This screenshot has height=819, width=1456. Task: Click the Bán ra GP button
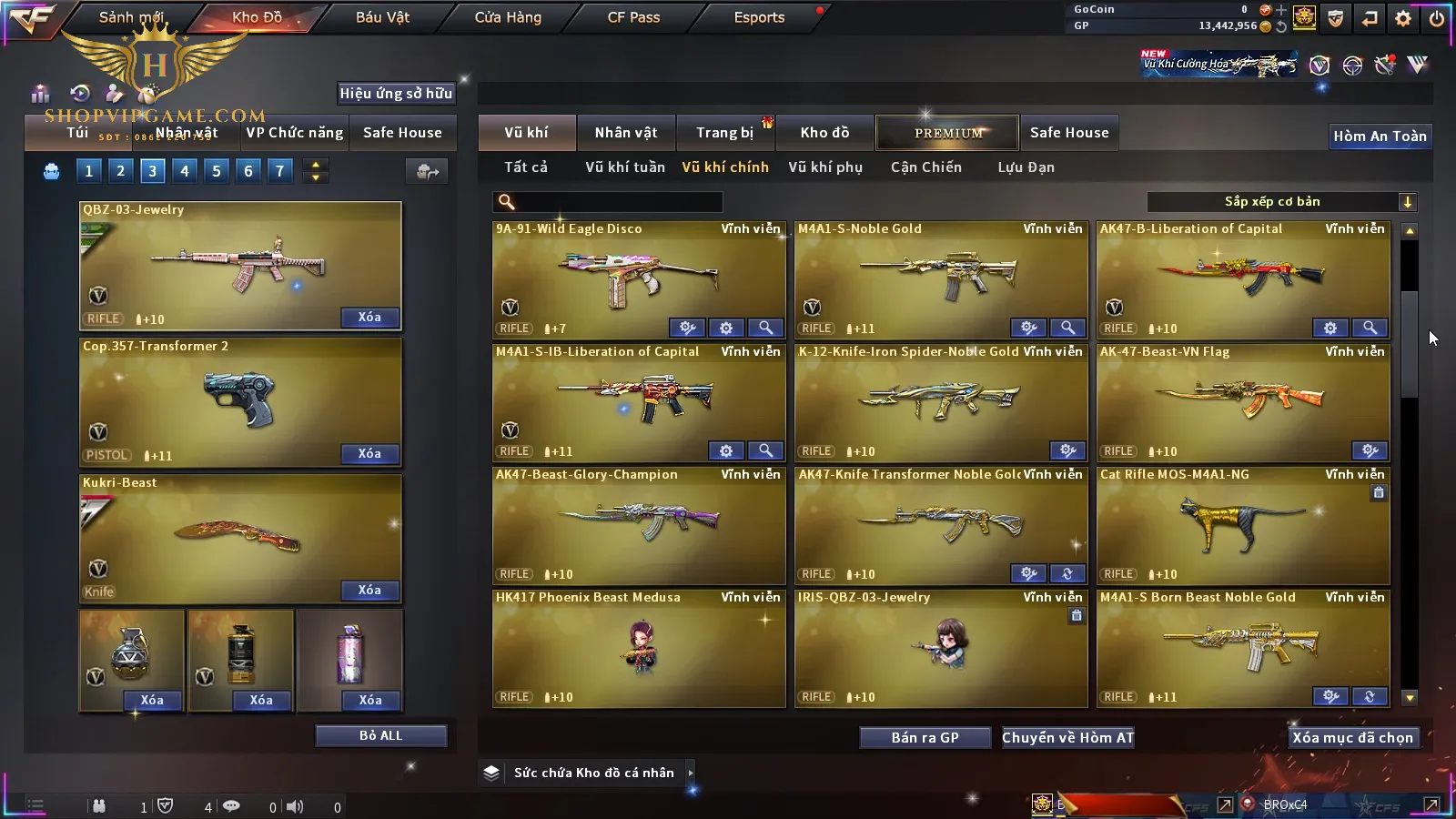(925, 738)
